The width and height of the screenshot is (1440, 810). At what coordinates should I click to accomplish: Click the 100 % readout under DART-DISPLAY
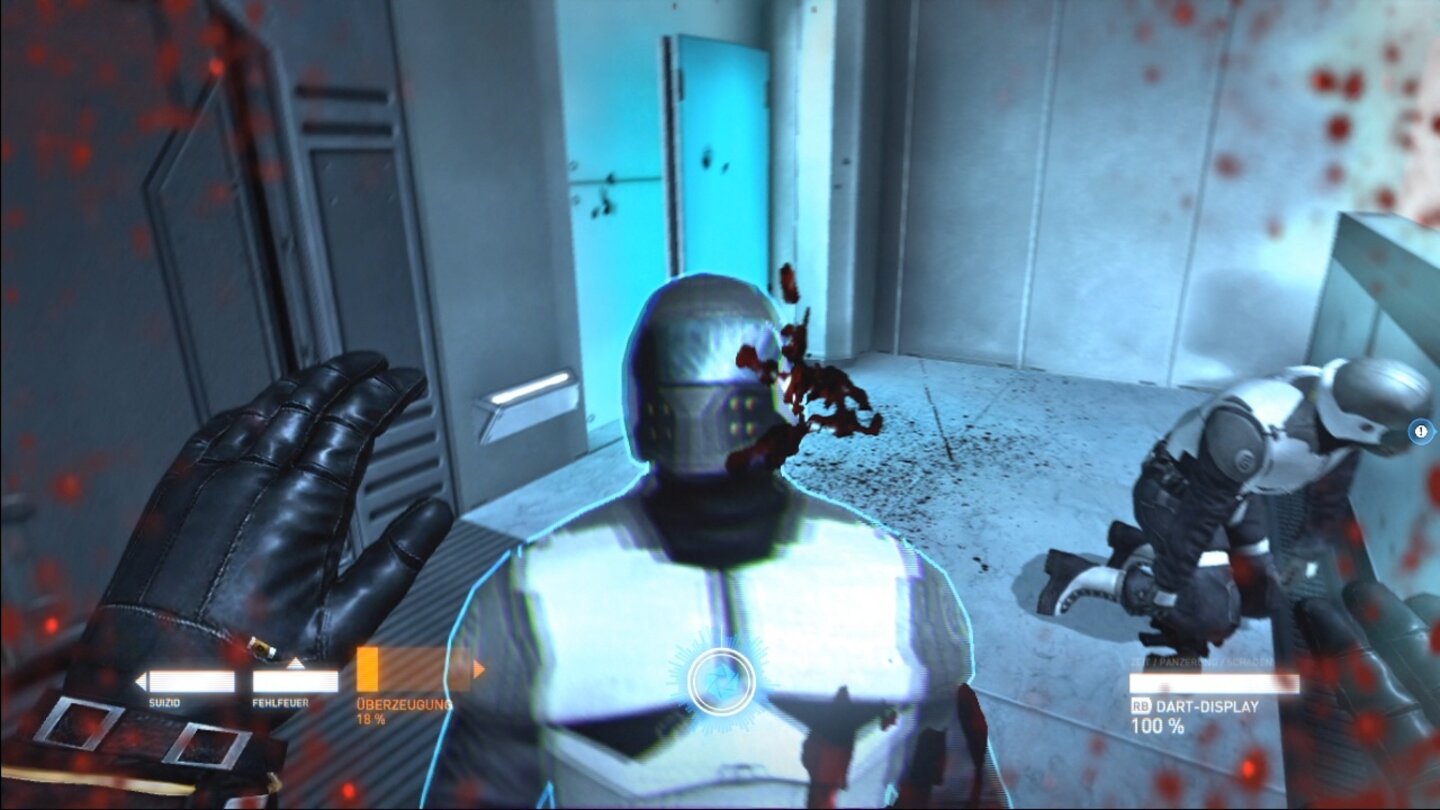(x=1158, y=725)
